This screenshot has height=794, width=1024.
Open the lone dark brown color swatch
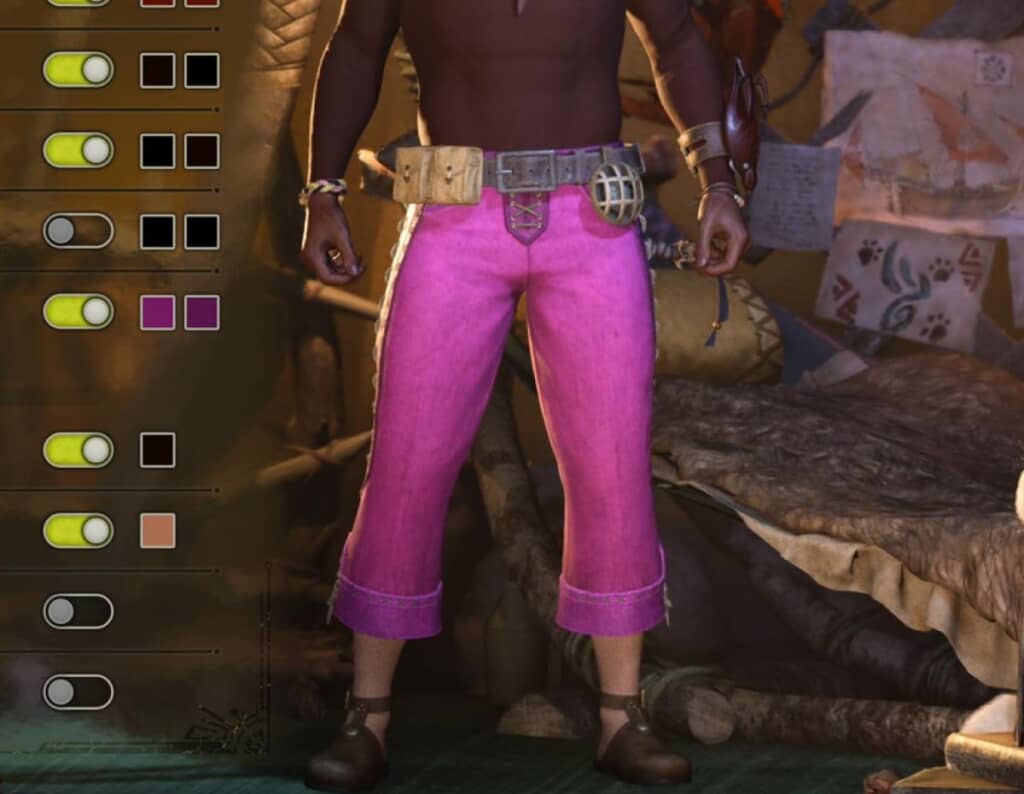click(x=158, y=450)
